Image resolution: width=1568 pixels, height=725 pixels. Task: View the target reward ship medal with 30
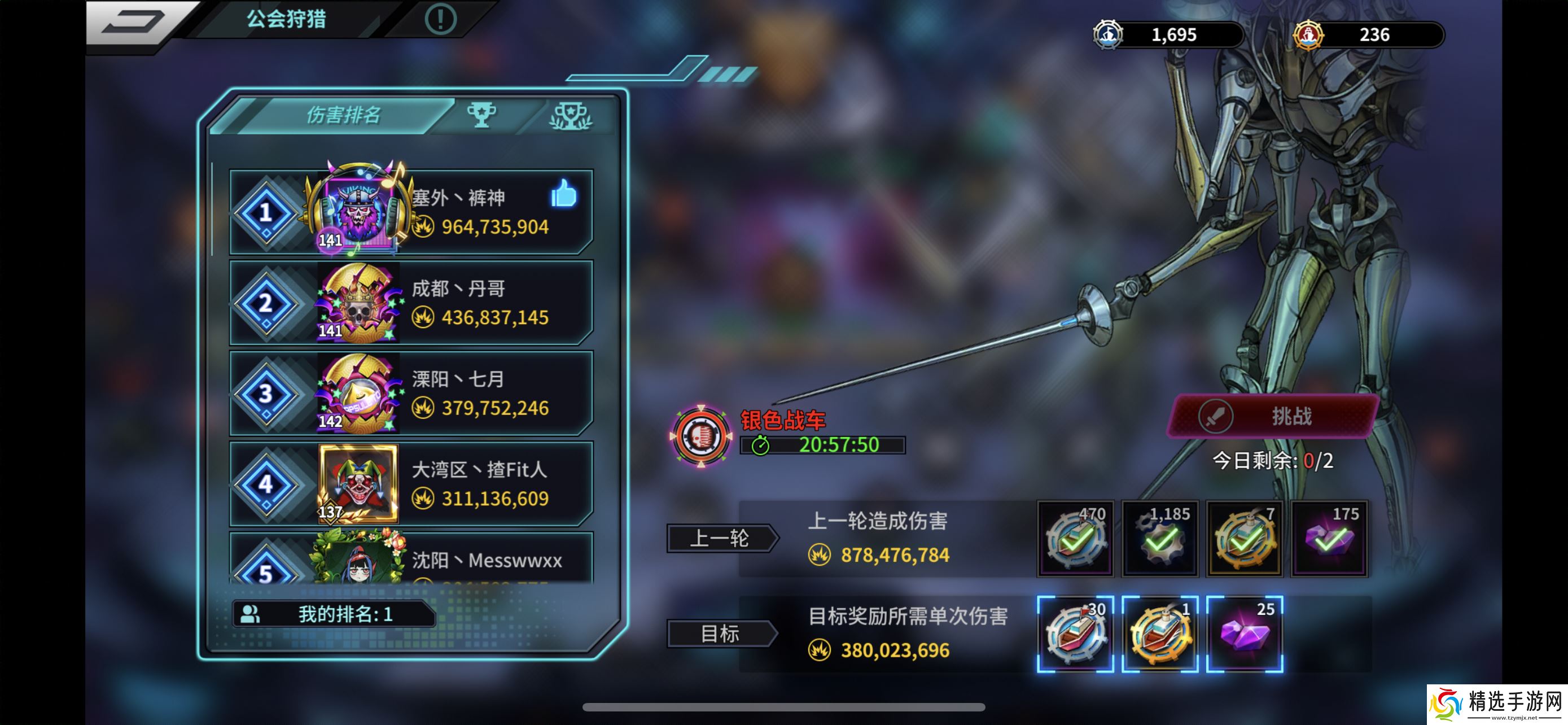click(x=1075, y=634)
